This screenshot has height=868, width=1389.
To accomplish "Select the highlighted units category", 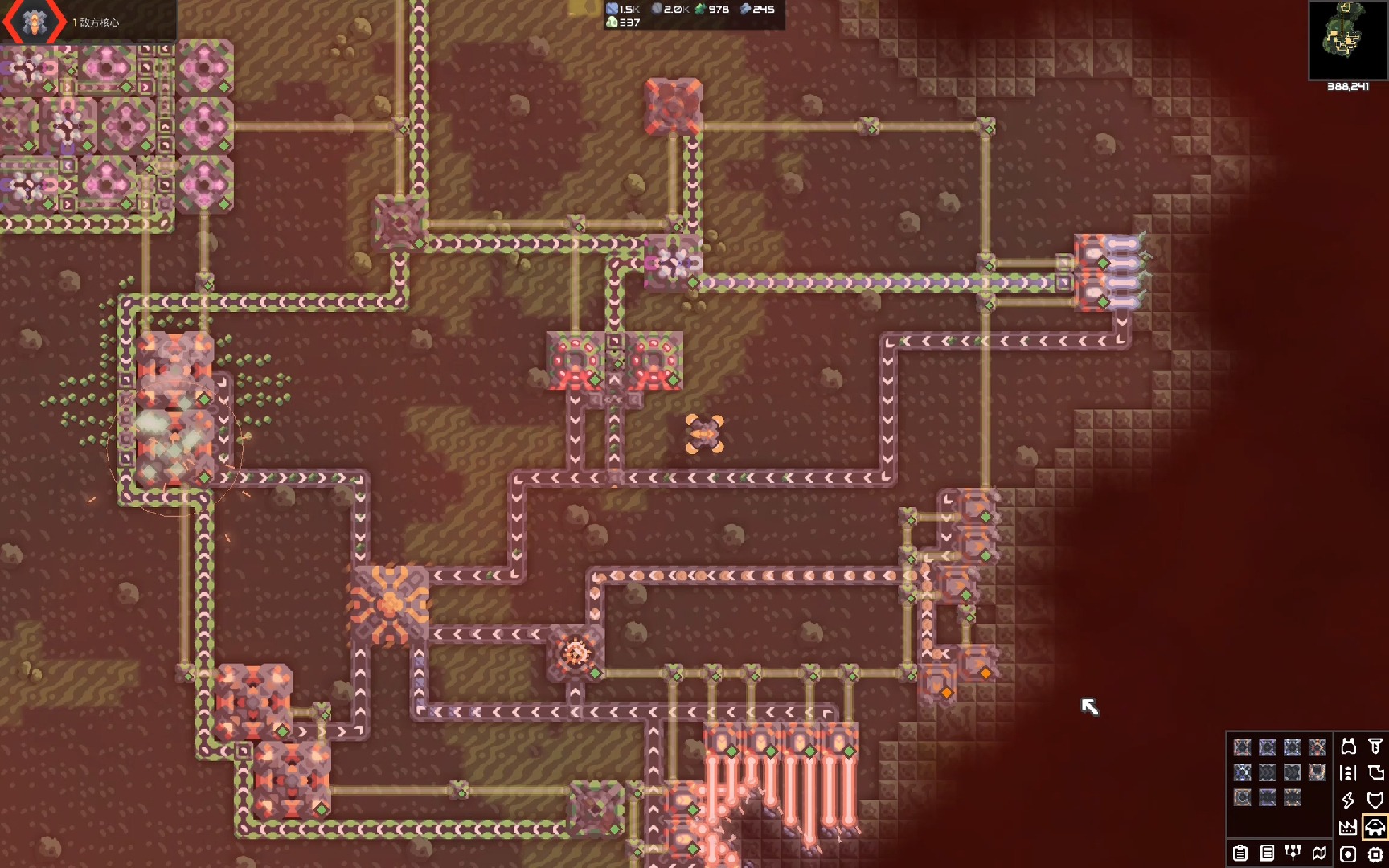I will tap(1375, 827).
